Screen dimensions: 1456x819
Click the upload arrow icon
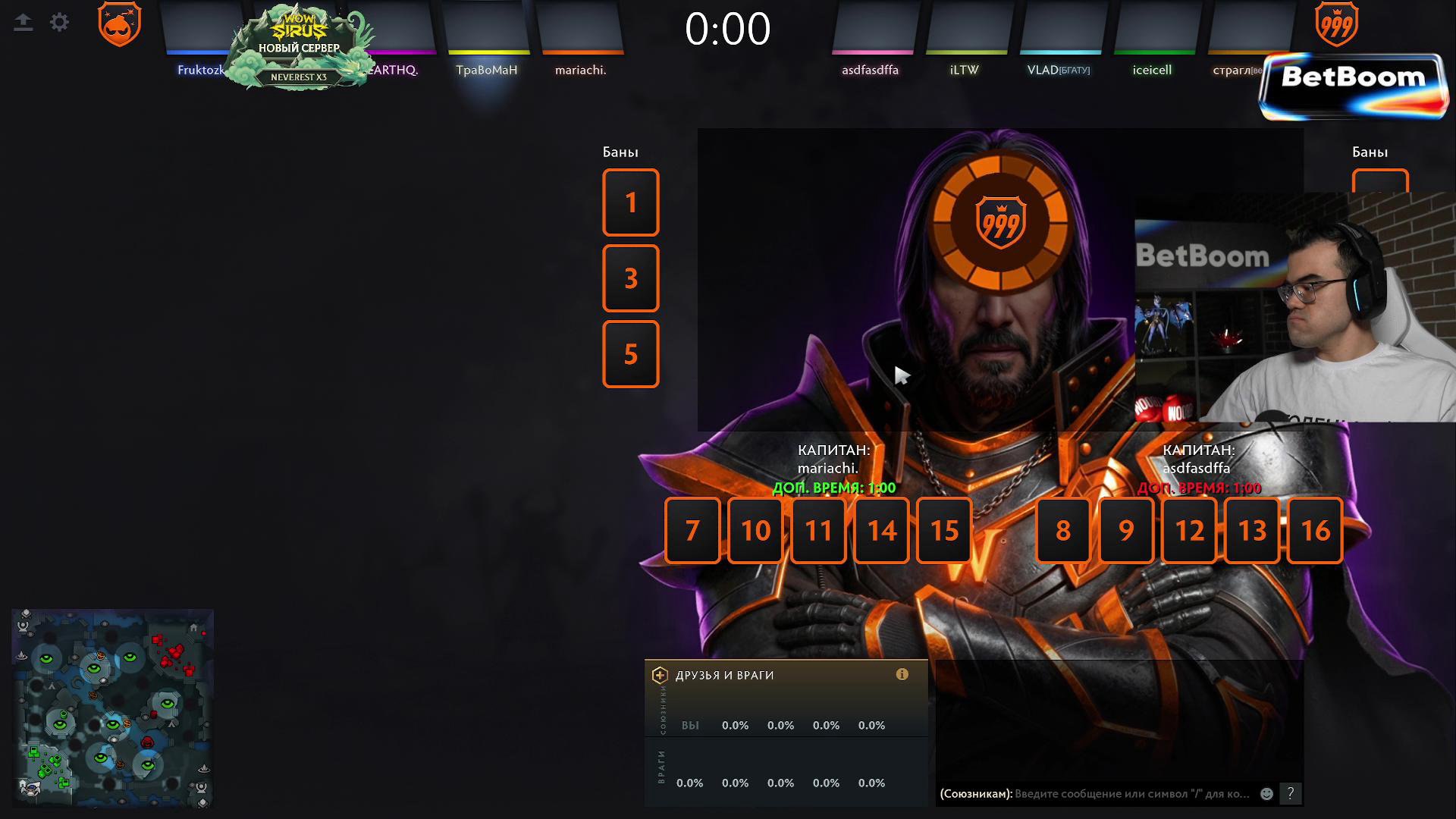click(24, 23)
